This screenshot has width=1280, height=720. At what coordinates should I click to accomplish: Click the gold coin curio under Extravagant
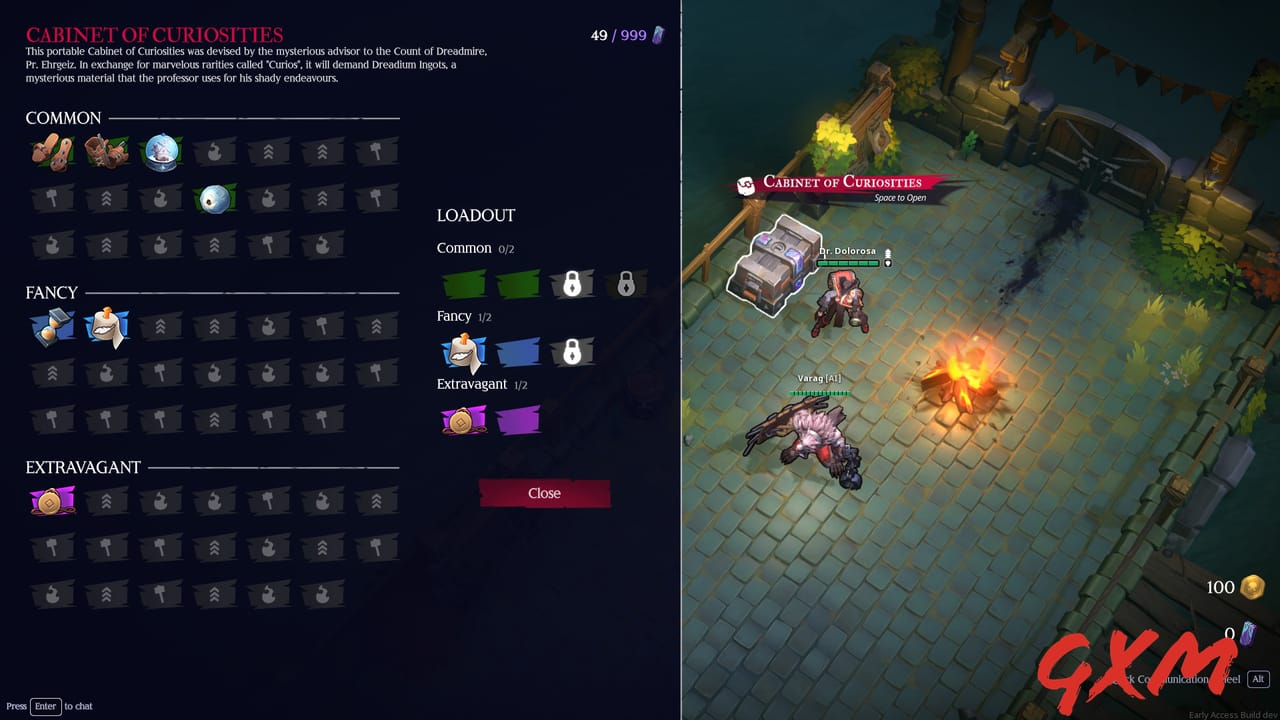tap(52, 500)
